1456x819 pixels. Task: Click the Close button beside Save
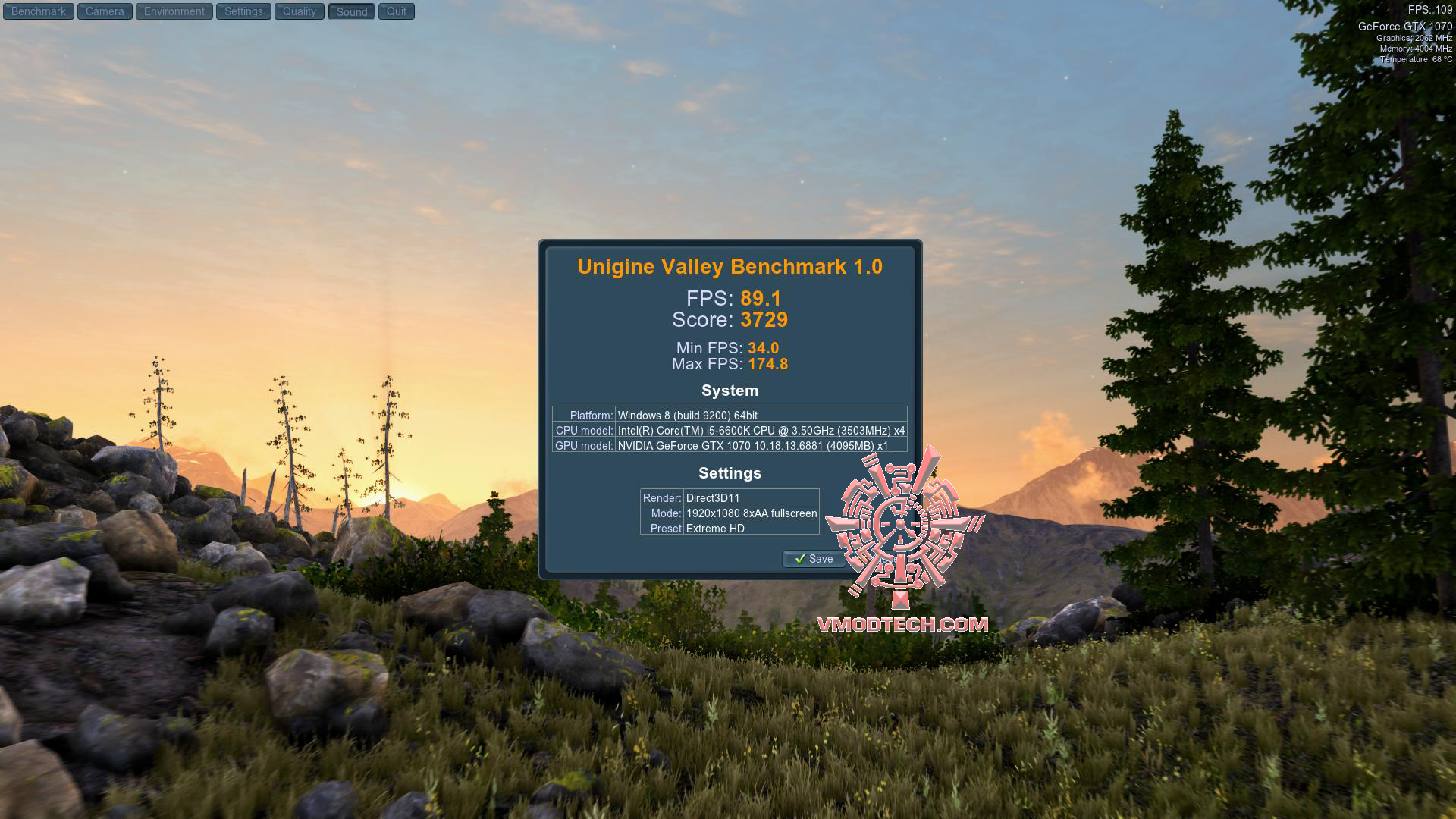(x=880, y=559)
